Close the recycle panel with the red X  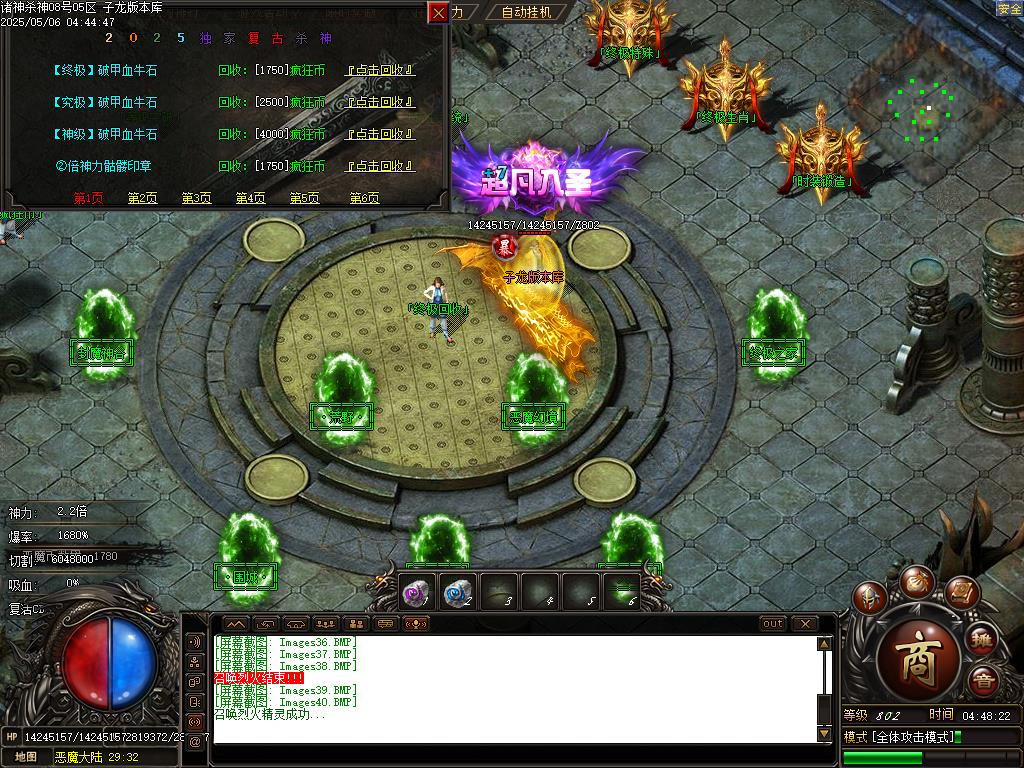(438, 13)
